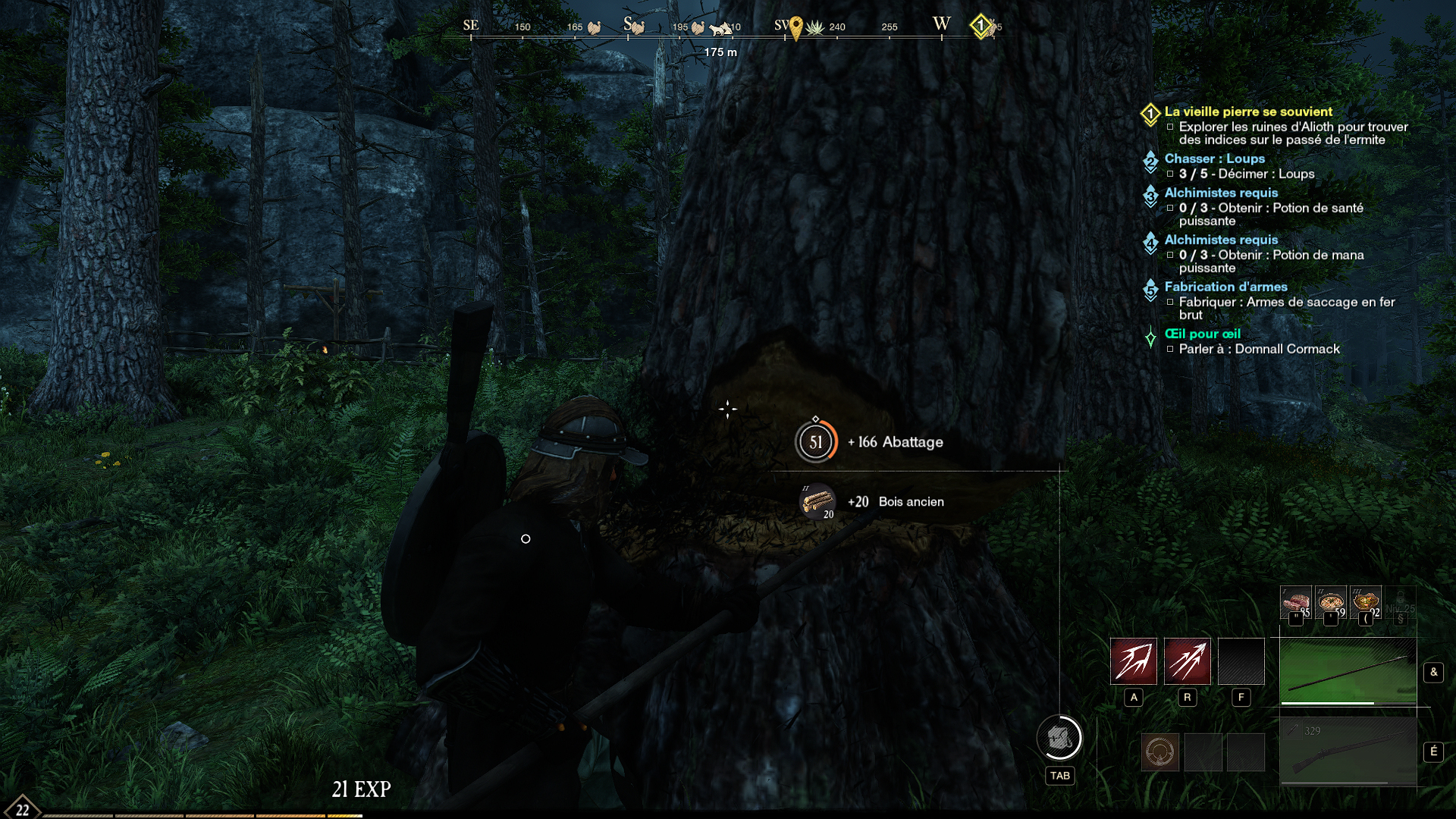Check the box next to Explorer les ruines d'Alioth
Viewport: 1456px width, 819px height.
(x=1170, y=127)
